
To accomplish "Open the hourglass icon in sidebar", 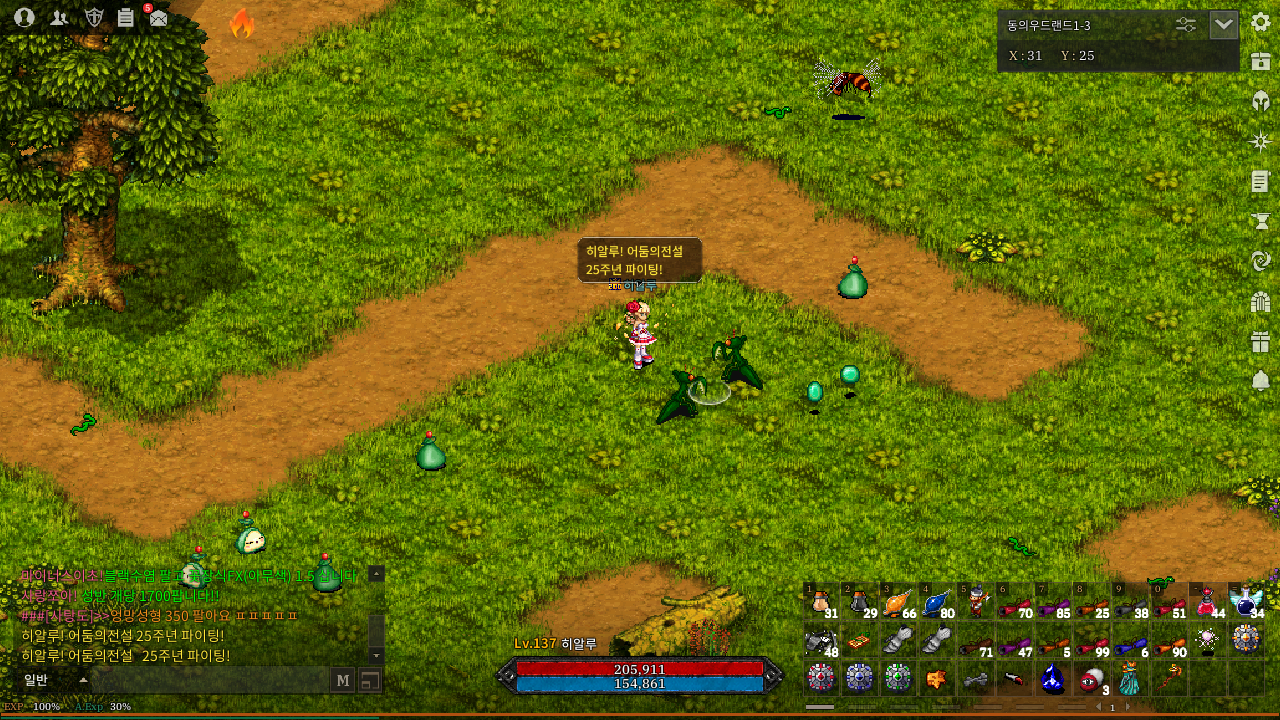I will coord(1260,222).
